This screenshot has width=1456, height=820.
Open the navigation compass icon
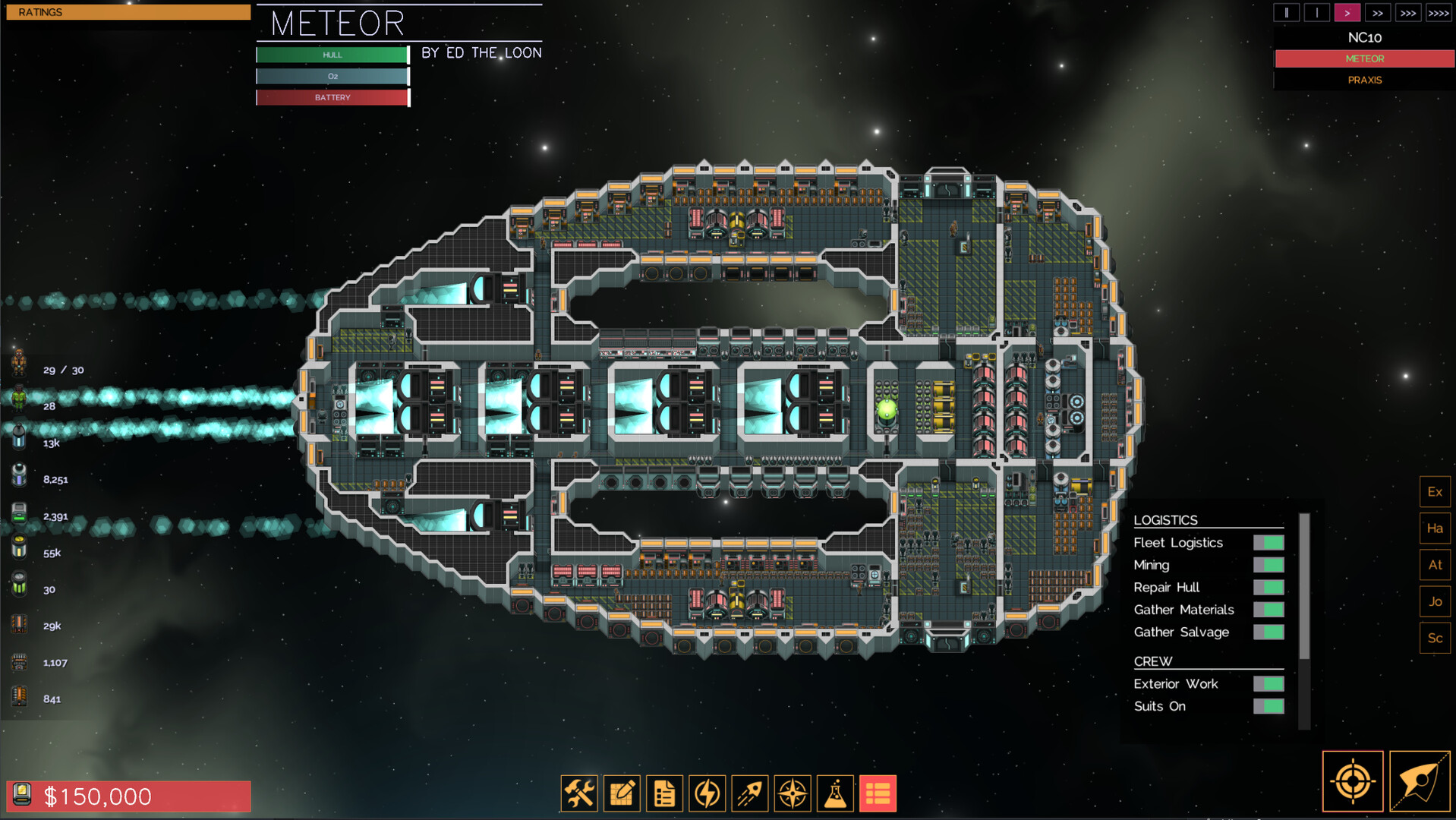tap(792, 793)
